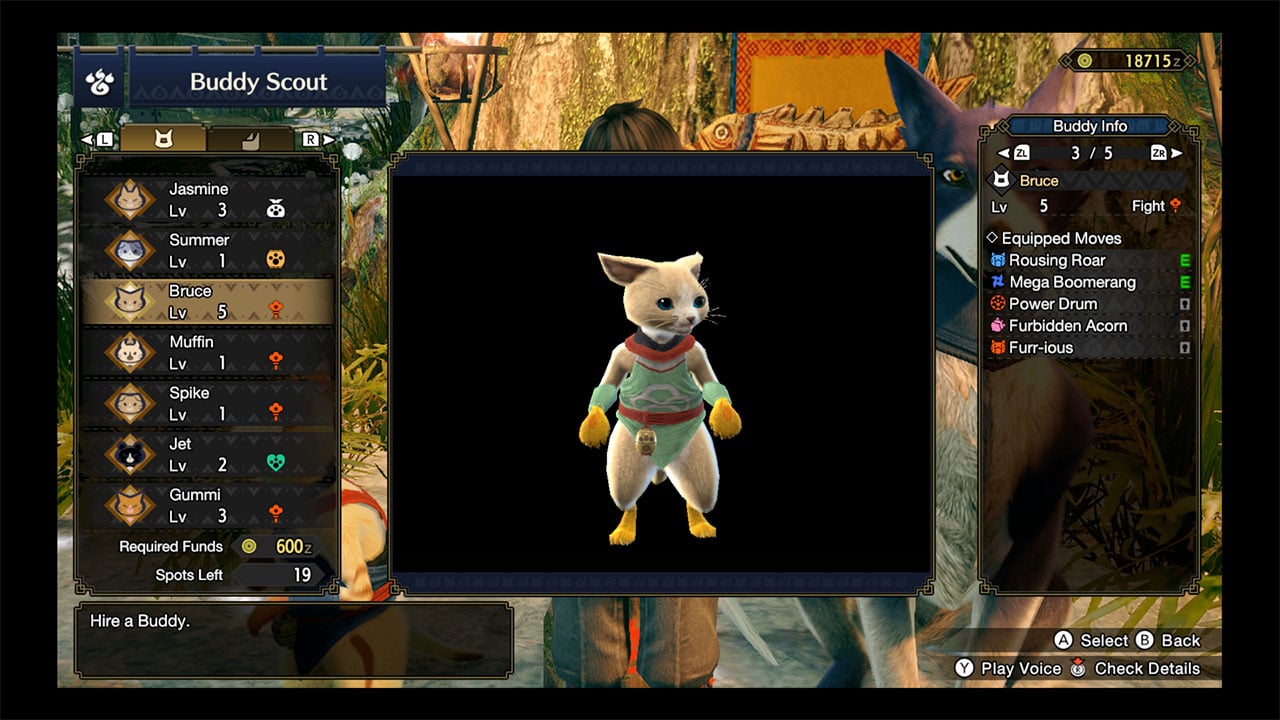Switch to the Palico cat tab
Image resolution: width=1280 pixels, height=720 pixels.
[x=163, y=139]
